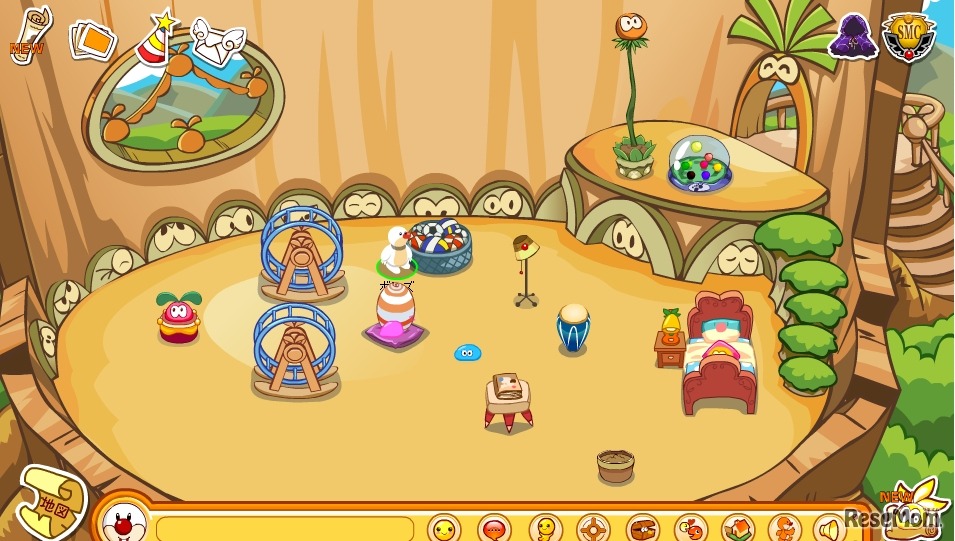955x541 pixels.
Task: Focus the chat text input bar
Action: tap(285, 528)
